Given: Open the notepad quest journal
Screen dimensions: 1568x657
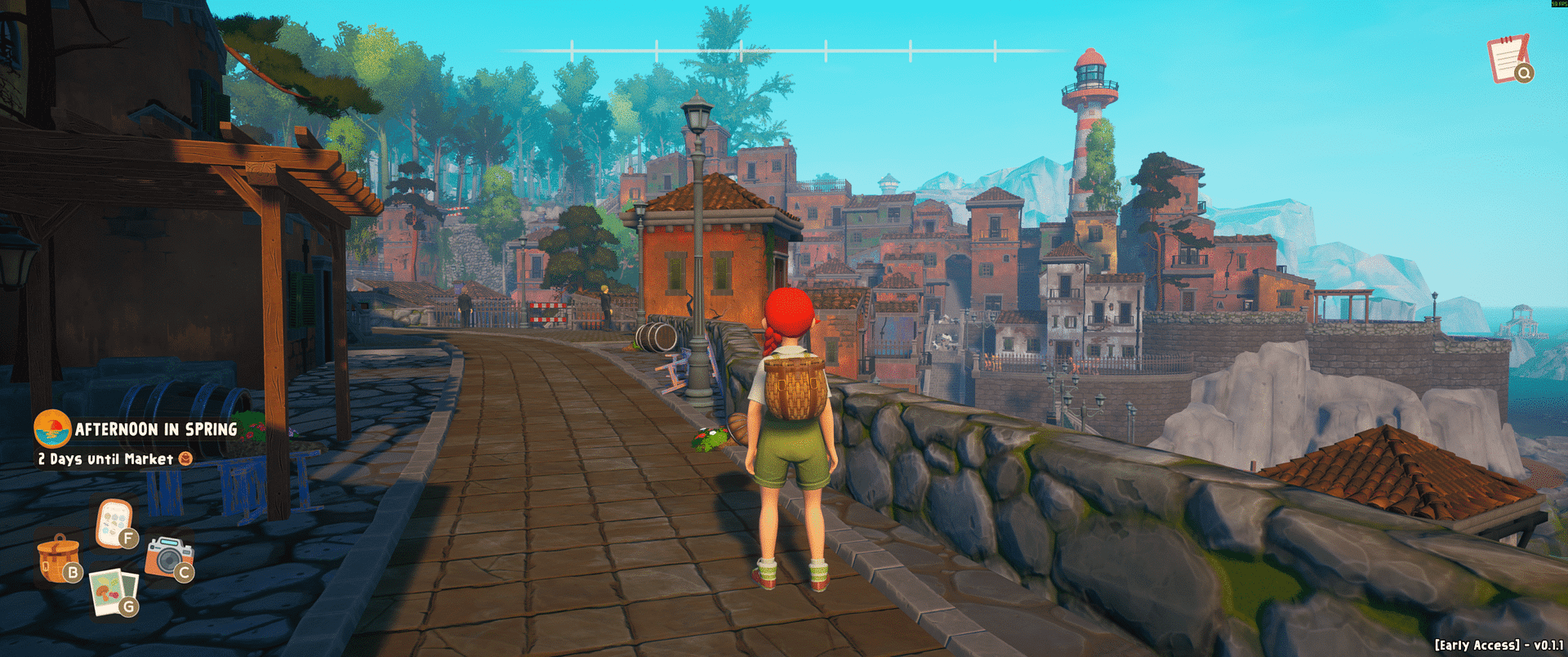Looking at the screenshot, I should point(1508,58).
